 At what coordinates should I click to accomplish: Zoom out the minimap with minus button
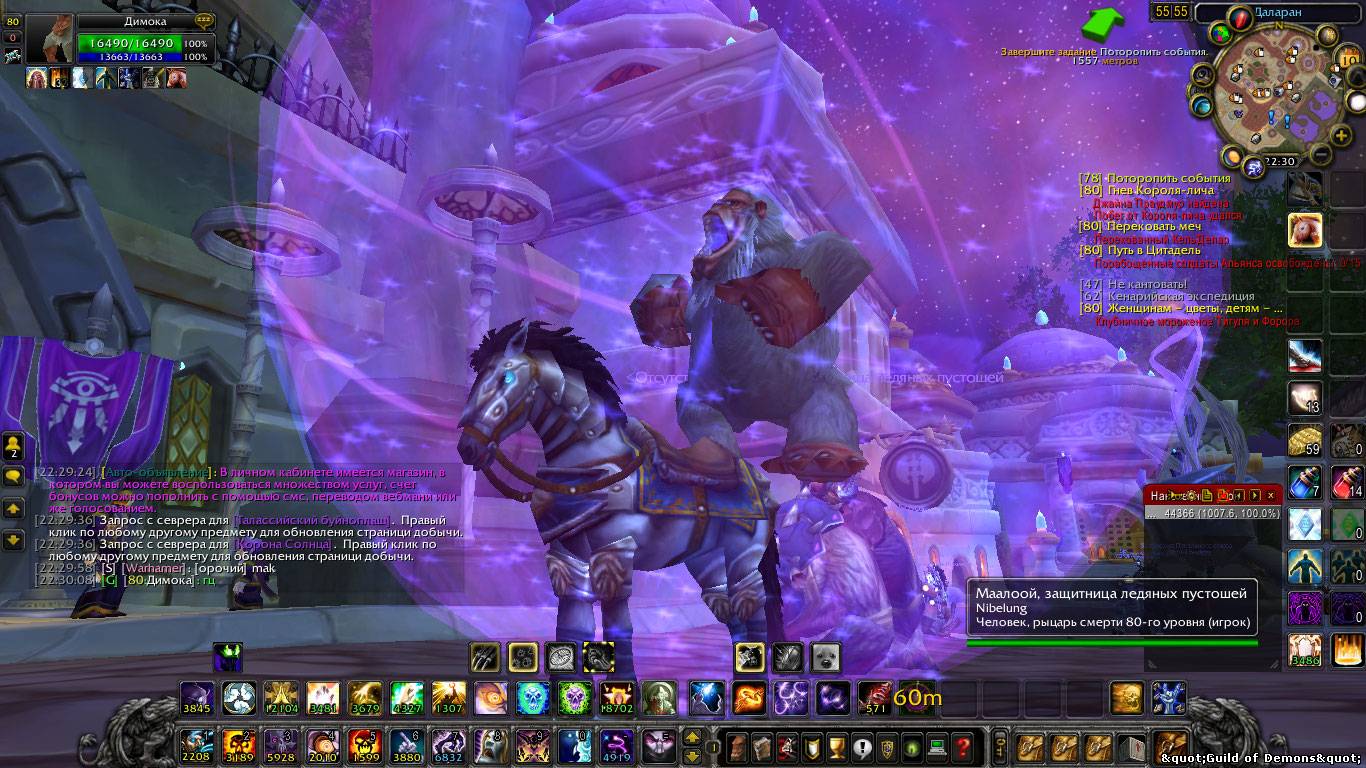coord(1319,154)
